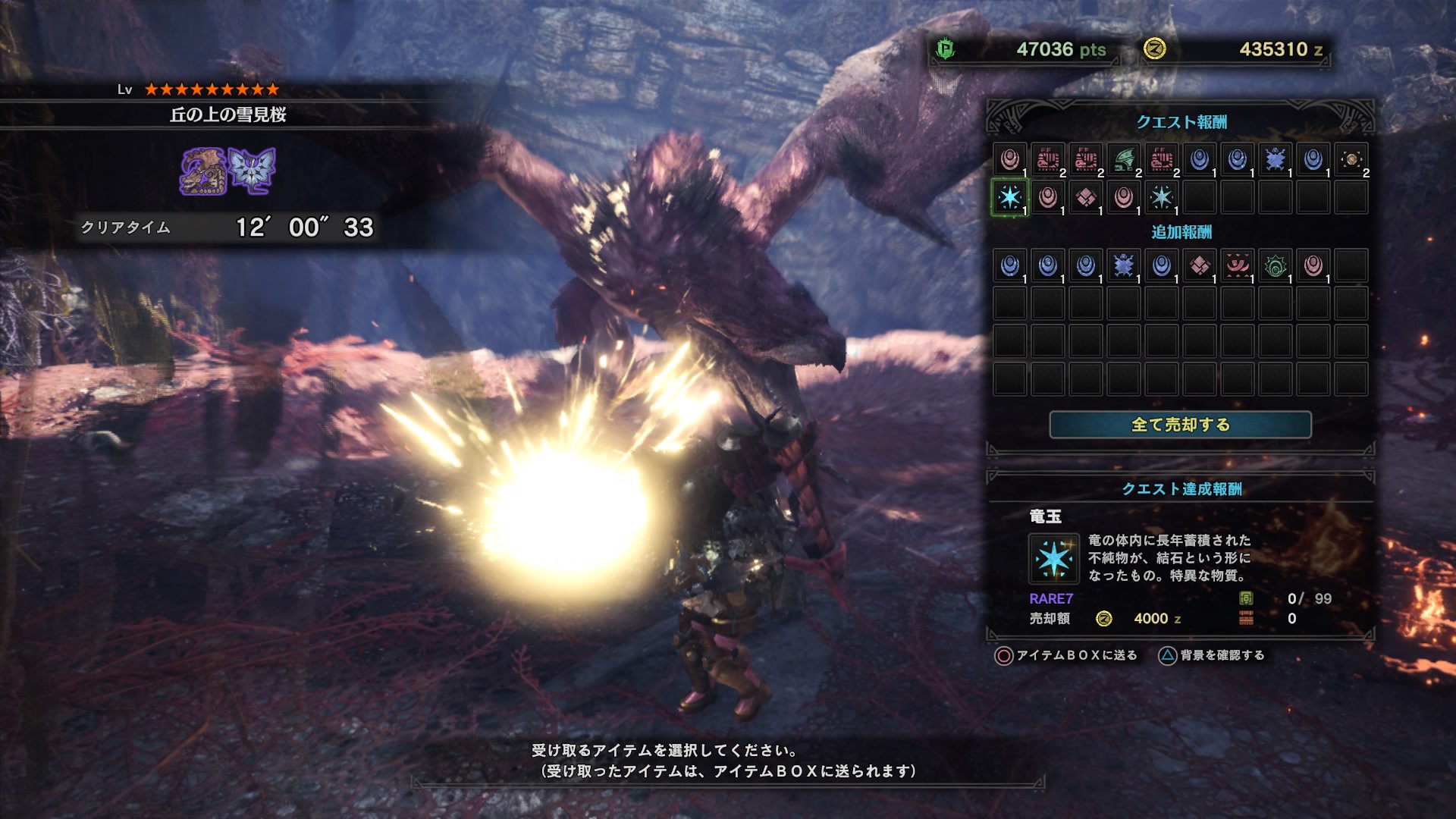Viewport: 1456px width, 819px height.
Task: Choose the blue hide item in 追加報酬
Action: click(1123, 266)
